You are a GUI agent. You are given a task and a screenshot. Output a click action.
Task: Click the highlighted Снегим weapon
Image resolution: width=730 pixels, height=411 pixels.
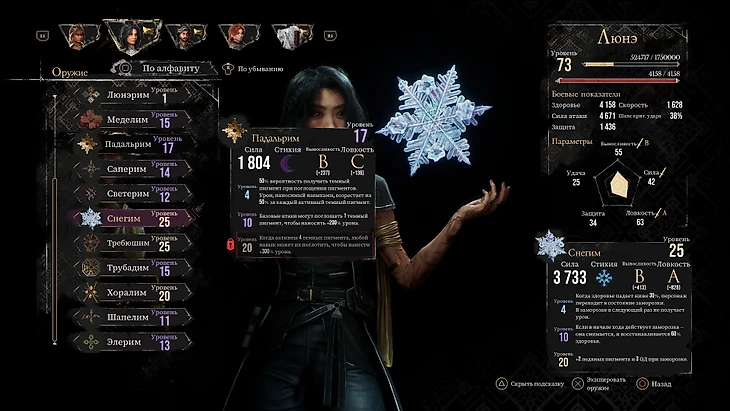[125, 217]
